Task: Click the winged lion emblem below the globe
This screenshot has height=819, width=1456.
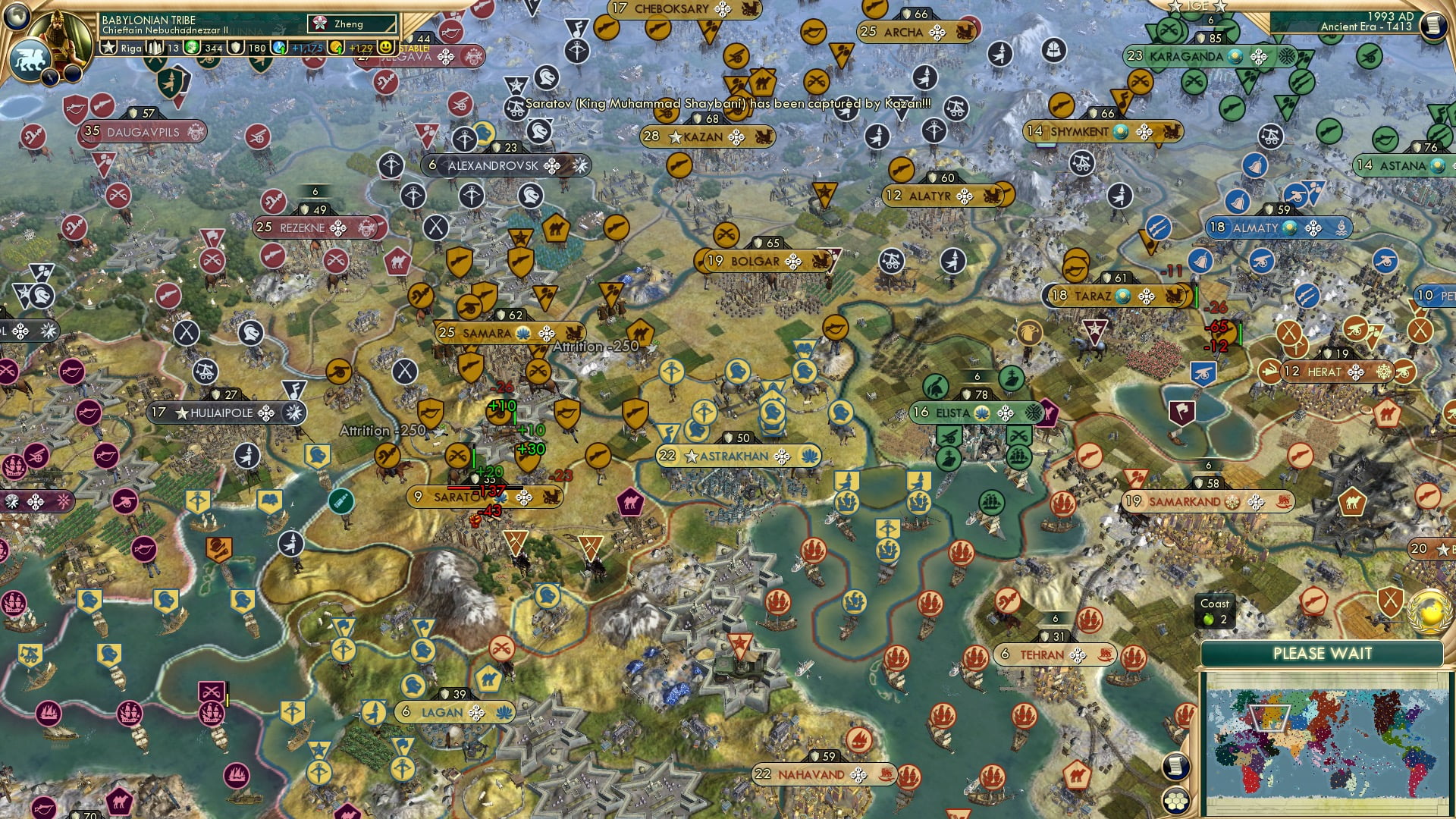Action: 29,59
